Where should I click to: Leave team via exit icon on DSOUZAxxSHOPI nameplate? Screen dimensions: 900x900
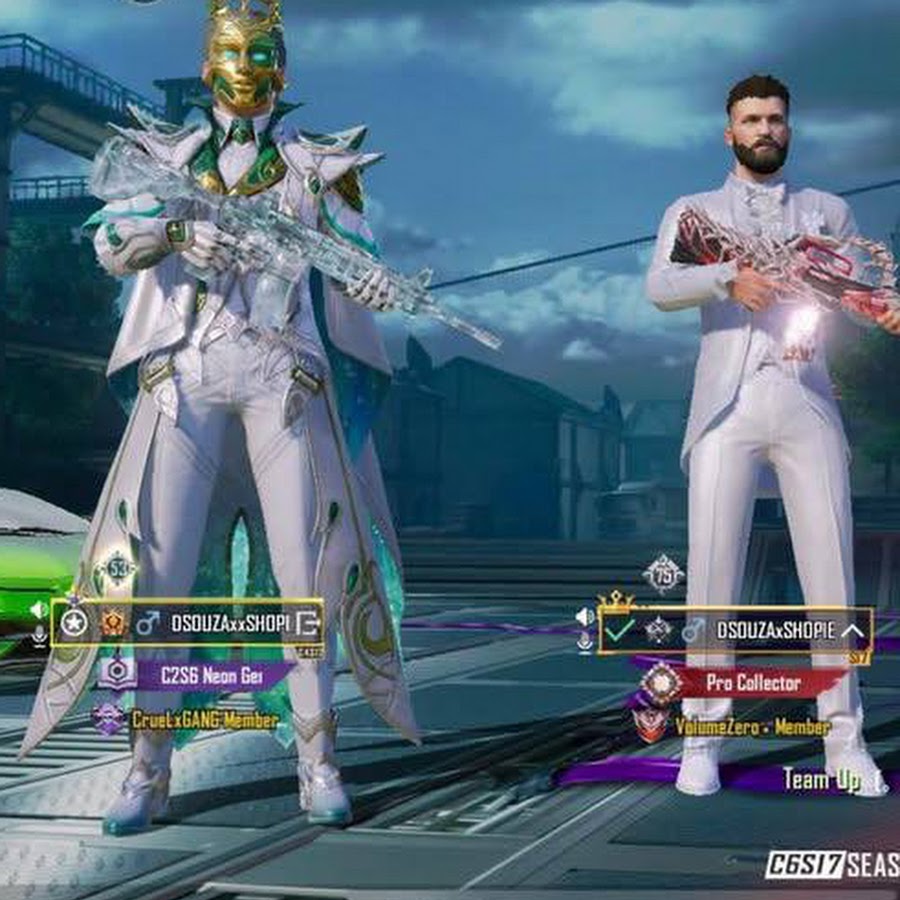click(309, 624)
